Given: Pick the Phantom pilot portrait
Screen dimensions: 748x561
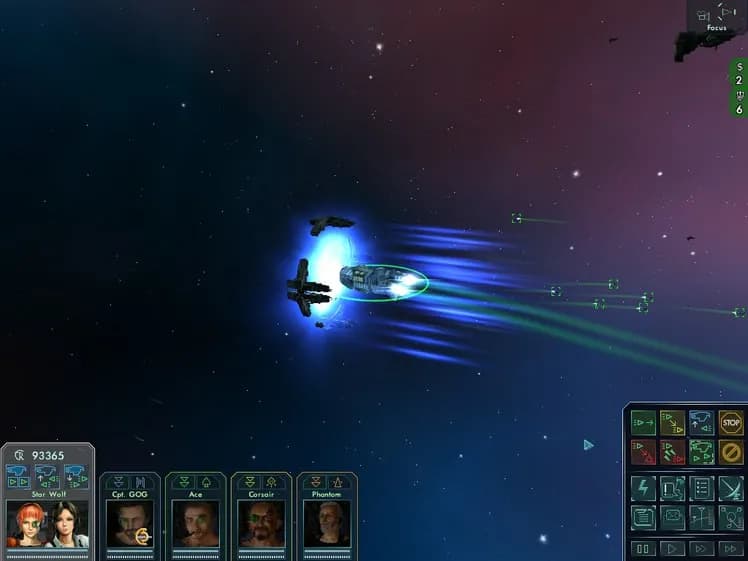Looking at the screenshot, I should click(x=327, y=522).
